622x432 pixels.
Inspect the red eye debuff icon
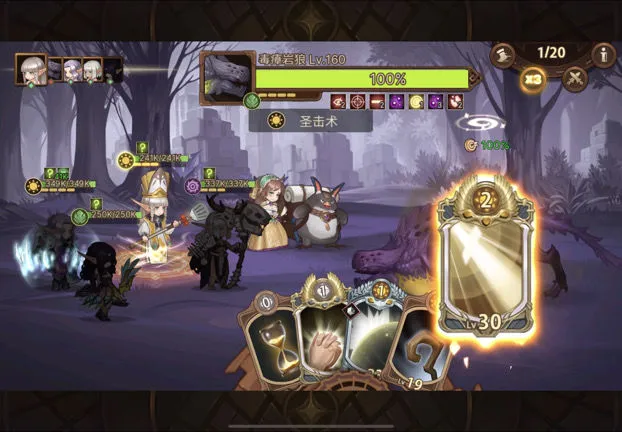[x=337, y=101]
